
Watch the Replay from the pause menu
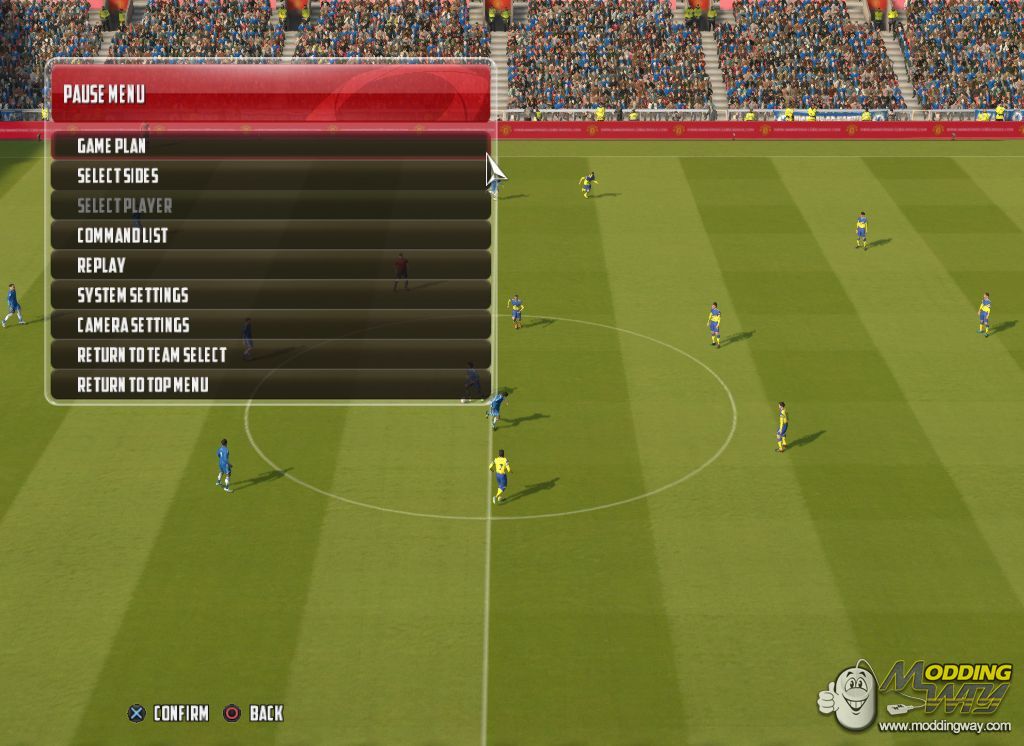[x=102, y=266]
